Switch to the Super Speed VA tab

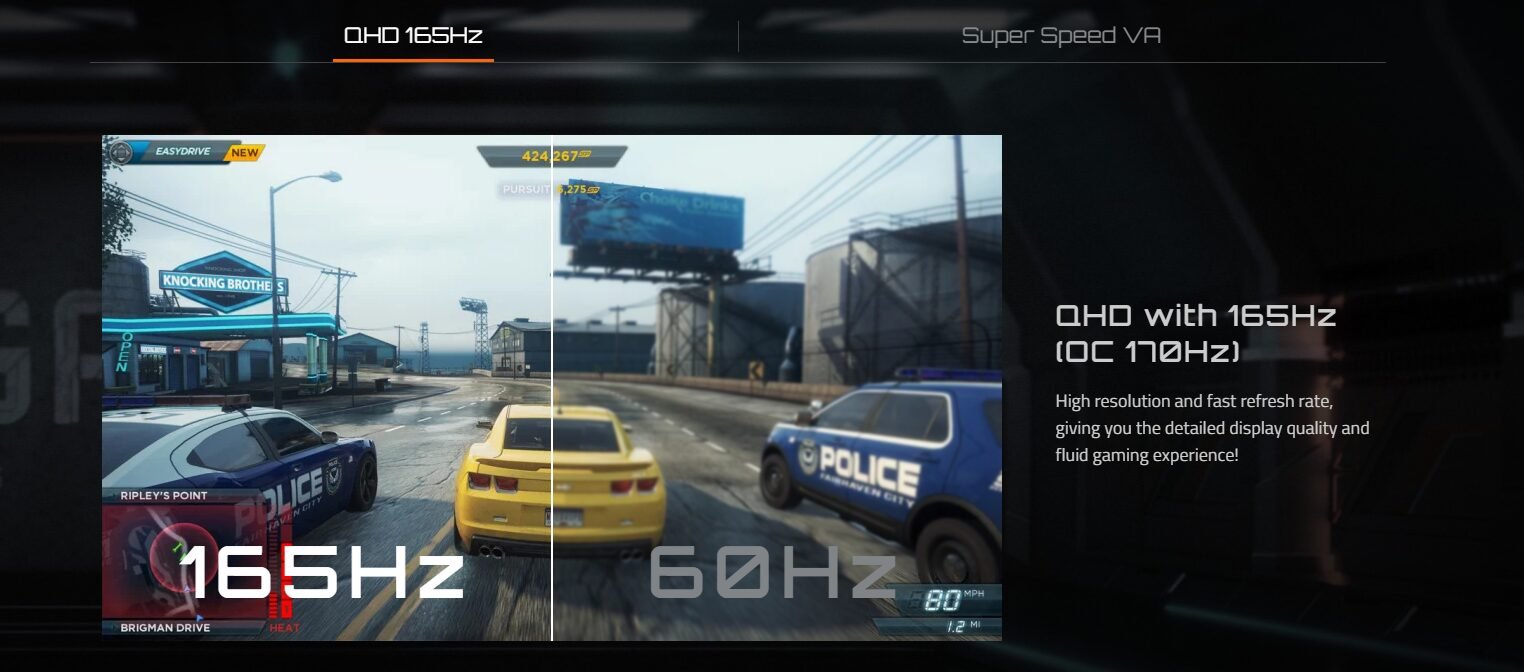pyautogui.click(x=1061, y=36)
